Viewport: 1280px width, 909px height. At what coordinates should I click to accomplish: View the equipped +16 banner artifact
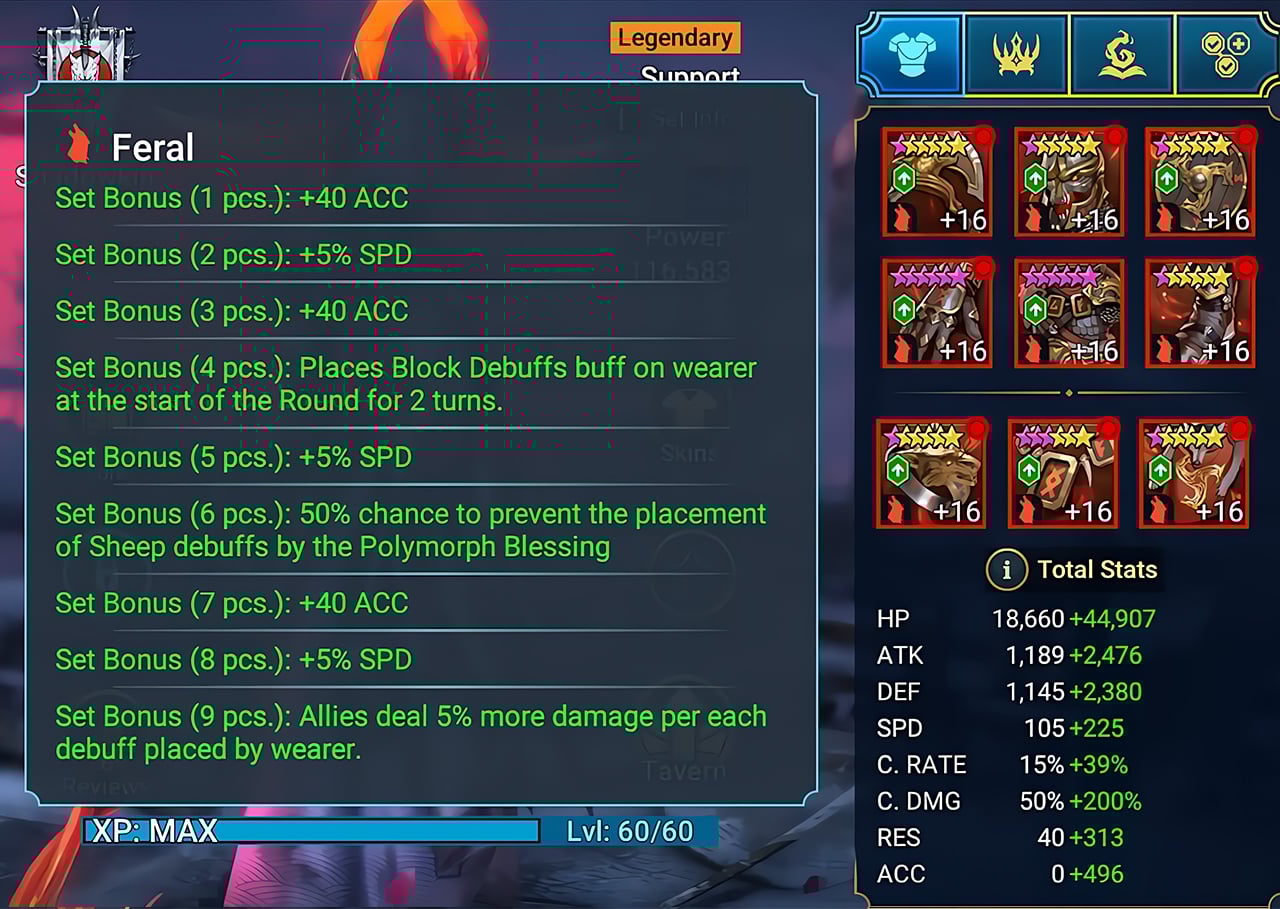(x=1198, y=470)
